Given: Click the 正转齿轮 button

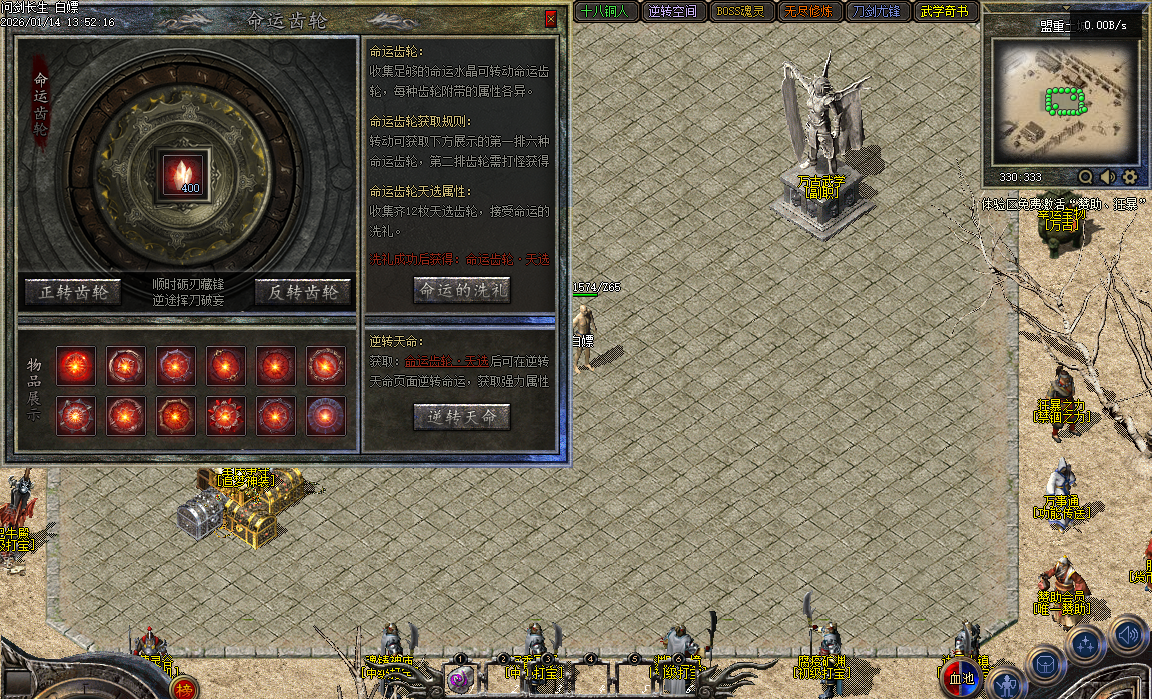Looking at the screenshot, I should tap(73, 291).
